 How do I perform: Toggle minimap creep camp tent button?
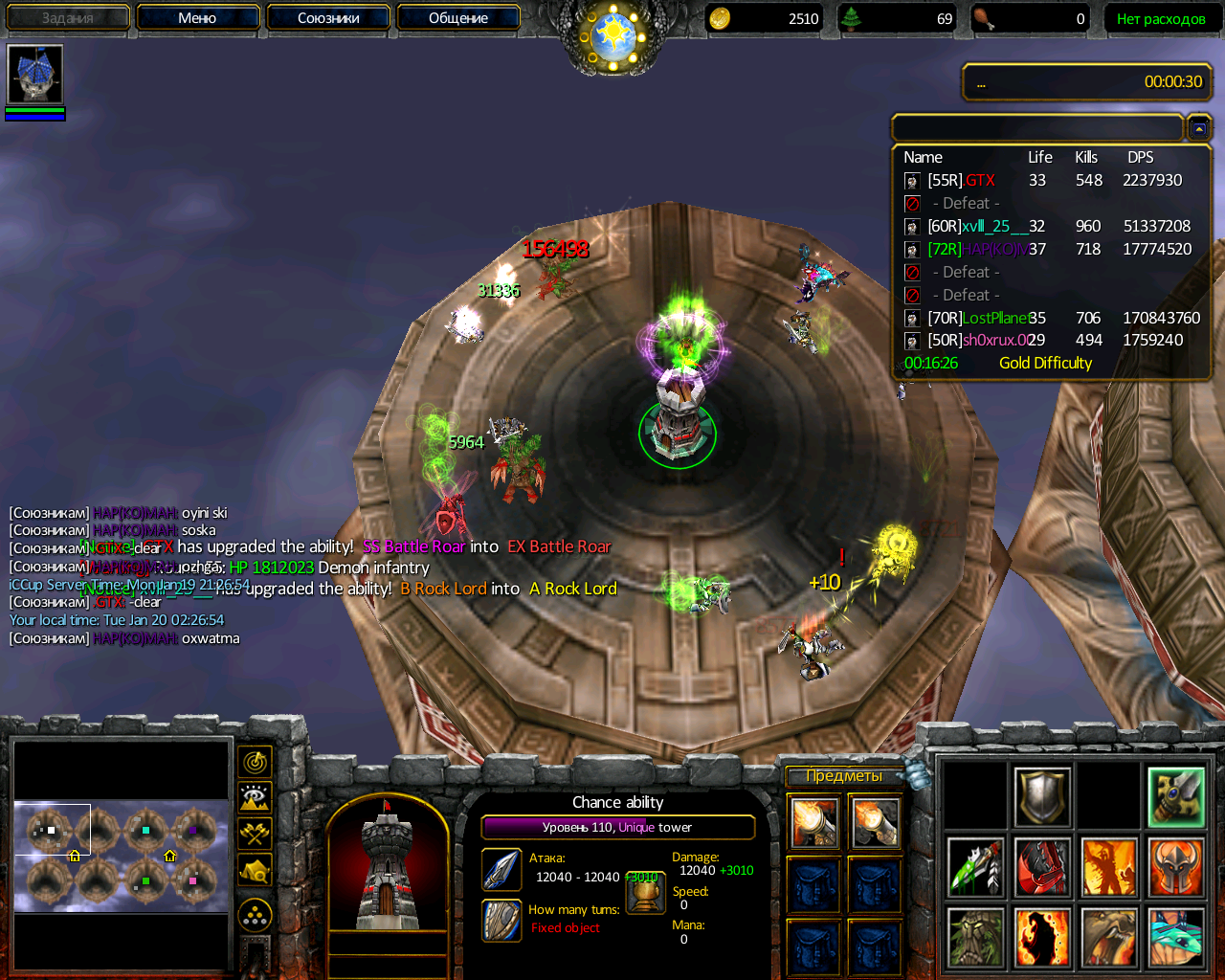click(255, 869)
